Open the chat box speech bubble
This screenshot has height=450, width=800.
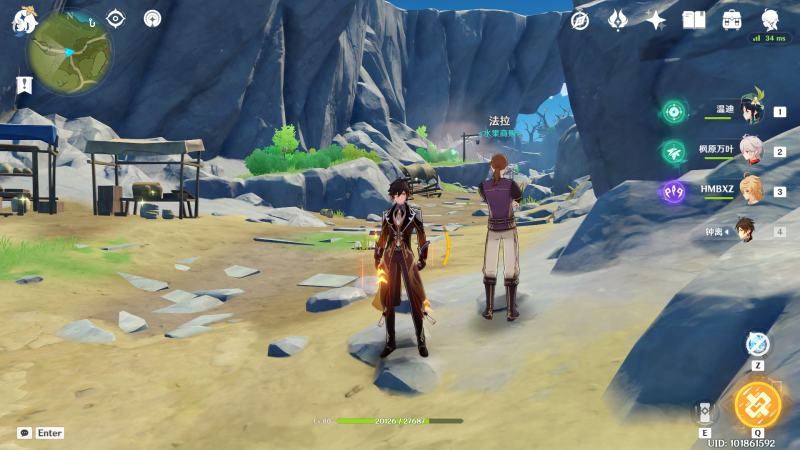24,433
